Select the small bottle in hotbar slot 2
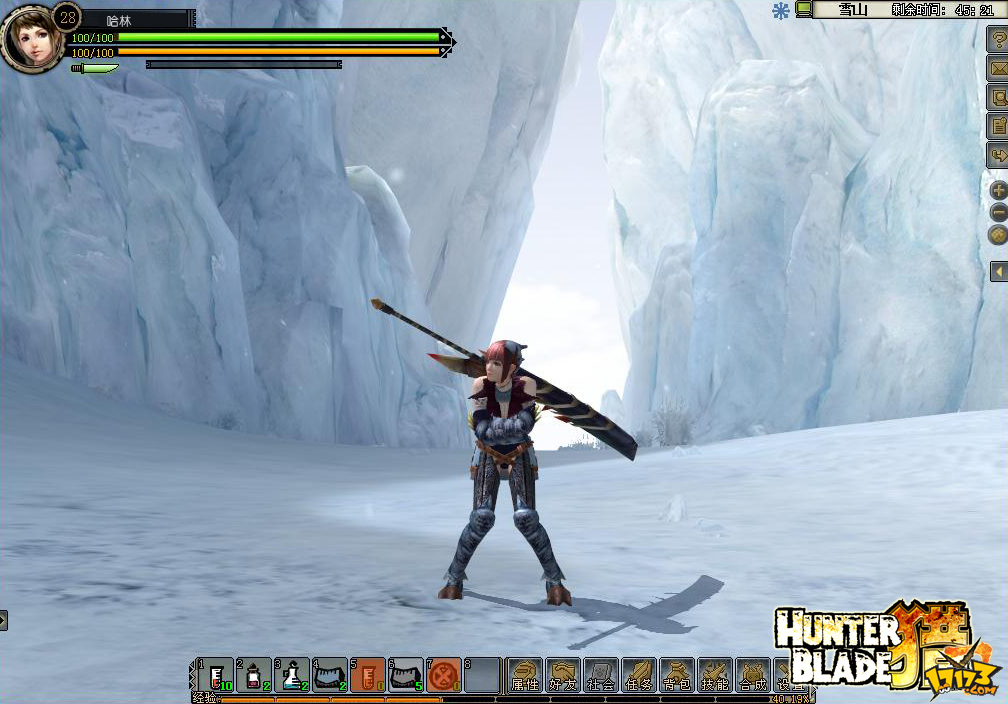The height and width of the screenshot is (704, 1008). [x=254, y=675]
